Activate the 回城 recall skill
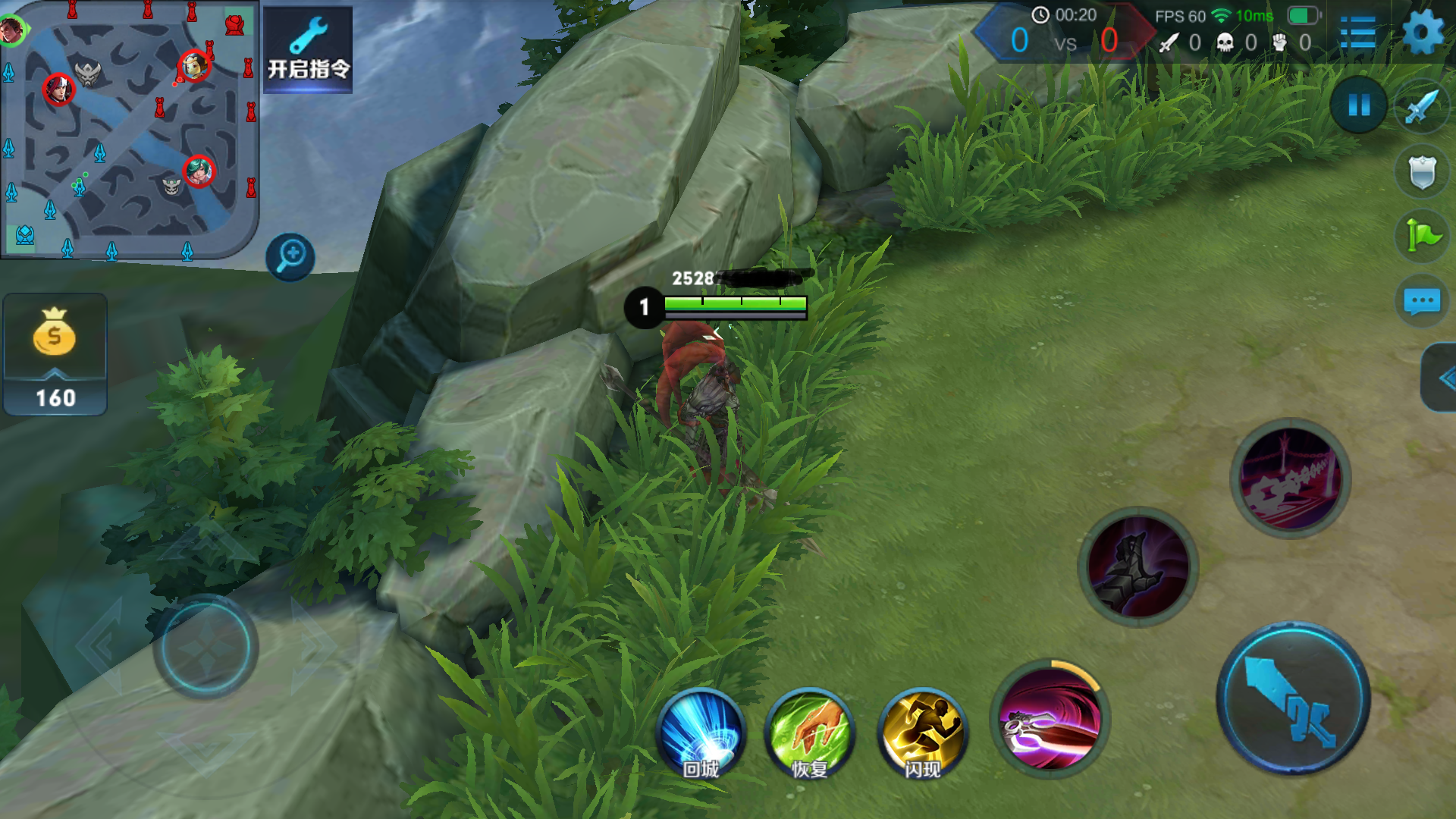 (x=701, y=733)
